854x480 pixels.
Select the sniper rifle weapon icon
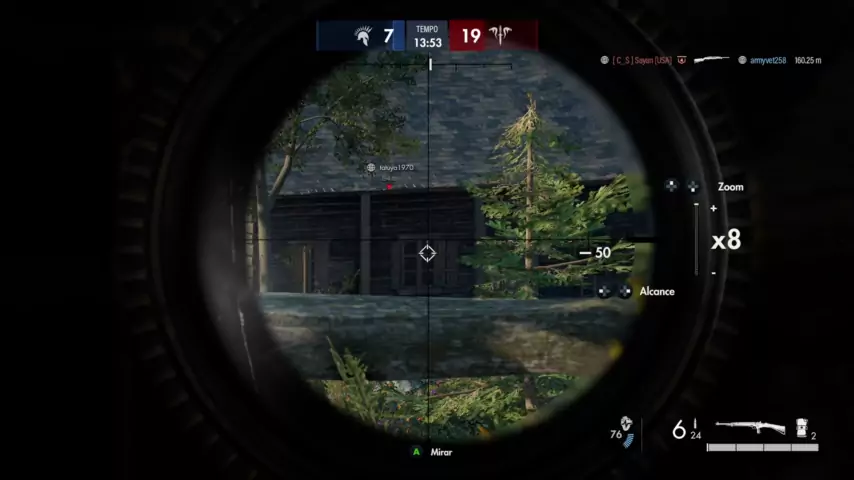point(750,428)
